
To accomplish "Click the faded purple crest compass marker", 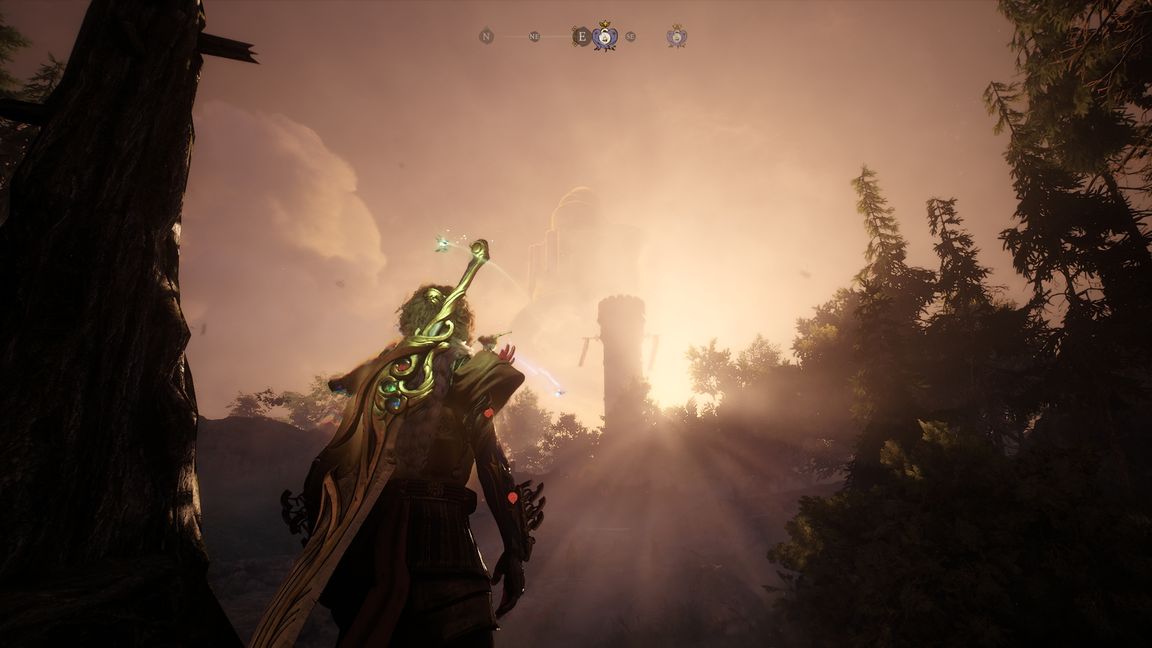I will click(x=677, y=36).
